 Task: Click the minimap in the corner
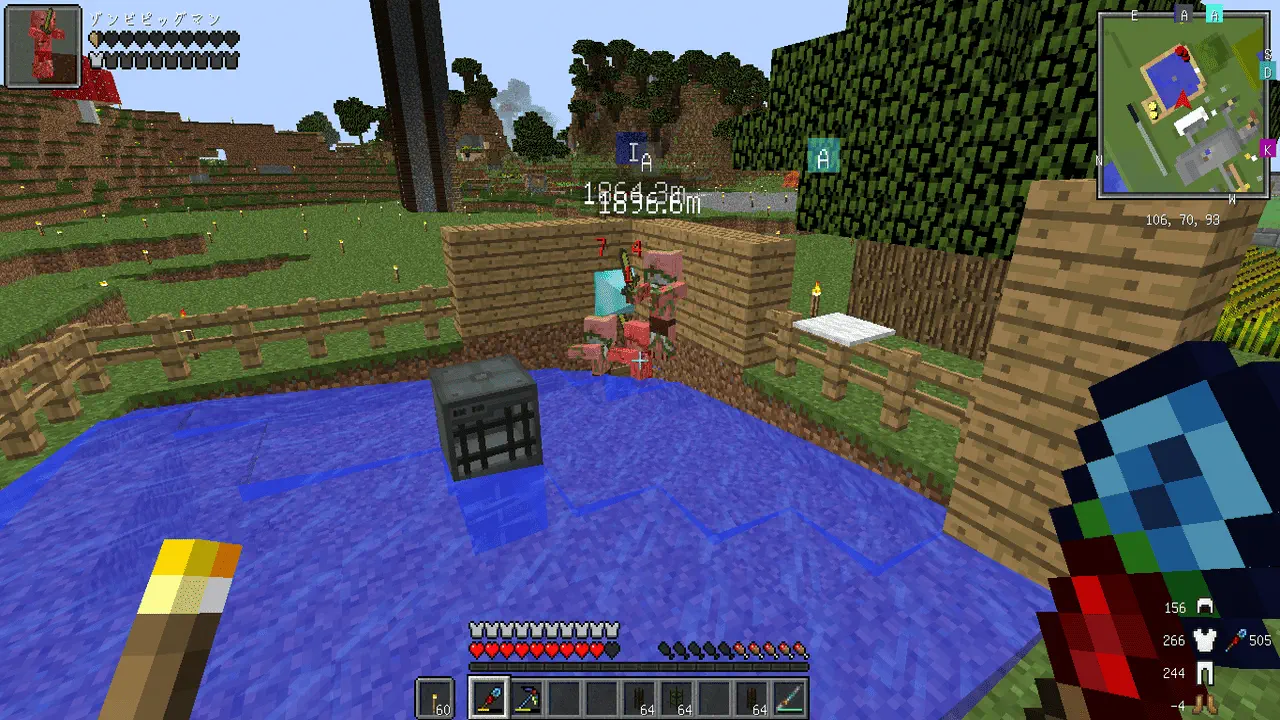[x=1185, y=105]
